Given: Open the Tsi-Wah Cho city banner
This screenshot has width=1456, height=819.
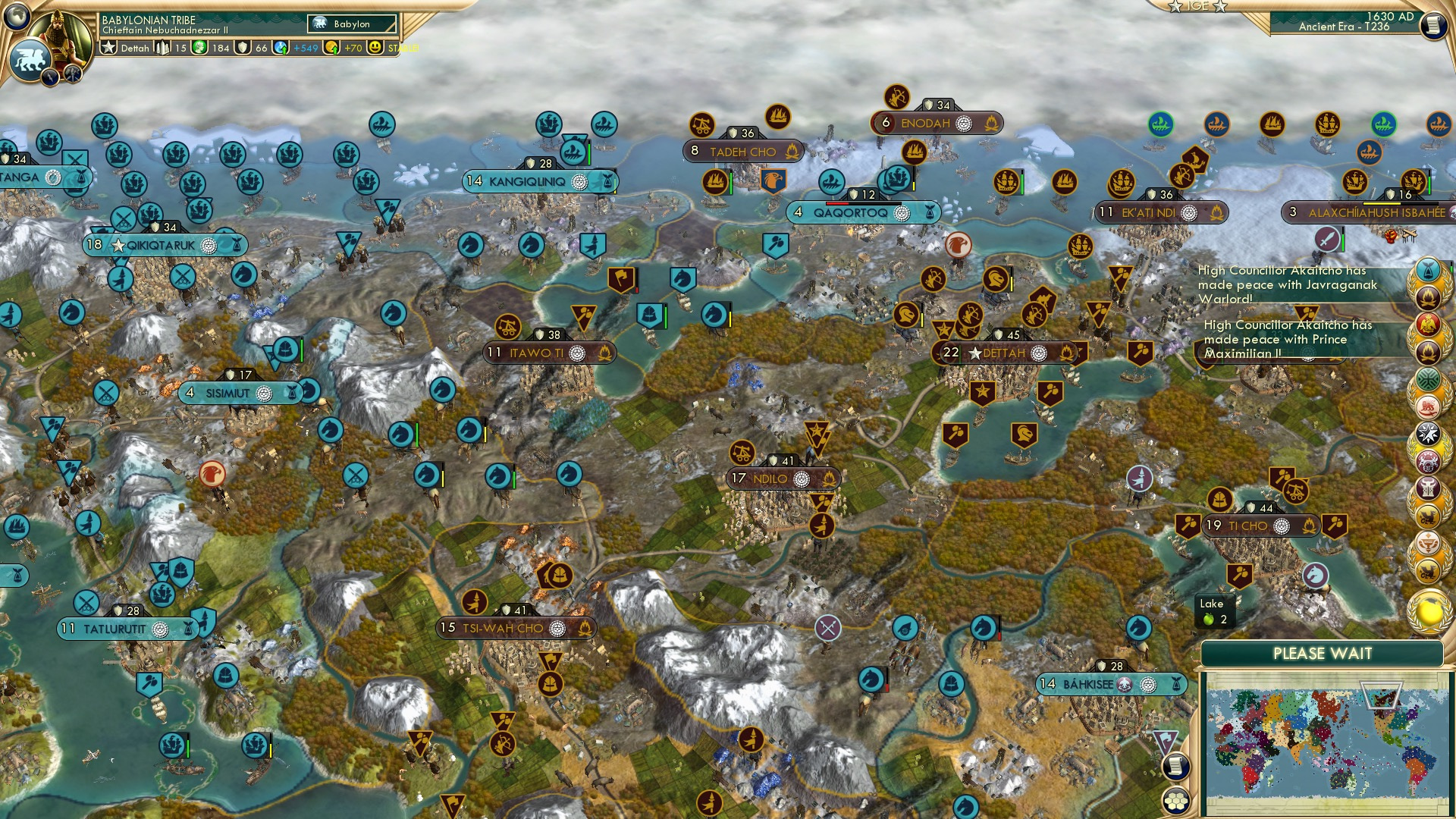Looking at the screenshot, I should click(504, 629).
